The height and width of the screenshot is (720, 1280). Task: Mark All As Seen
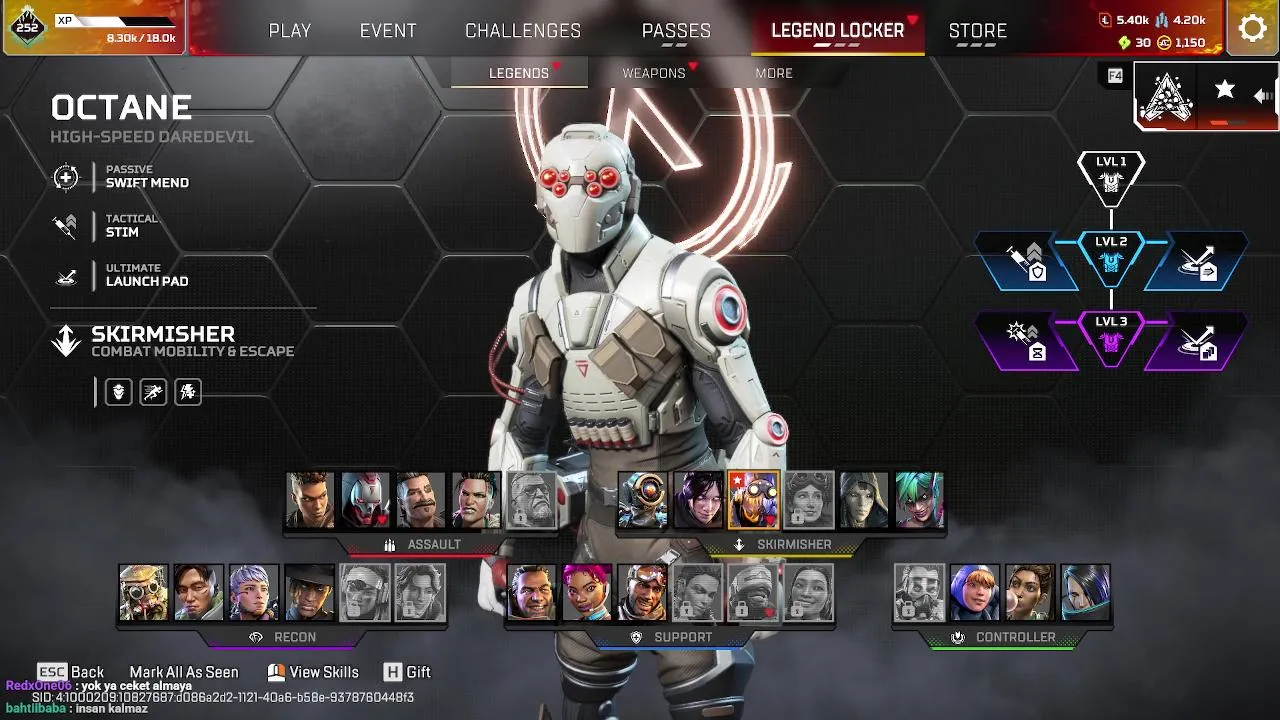184,672
